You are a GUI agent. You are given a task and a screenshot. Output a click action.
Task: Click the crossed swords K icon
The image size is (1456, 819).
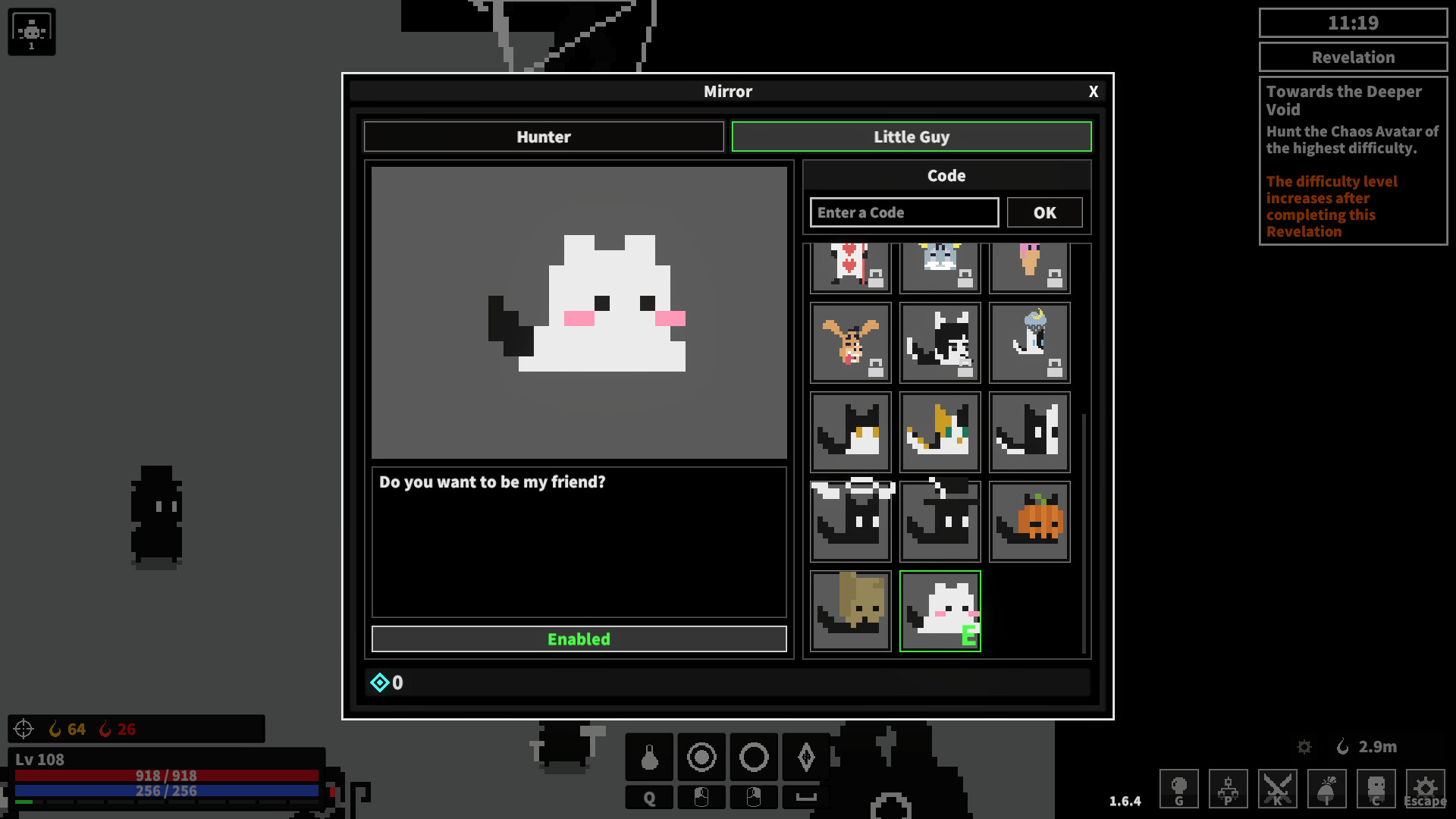(x=1278, y=789)
